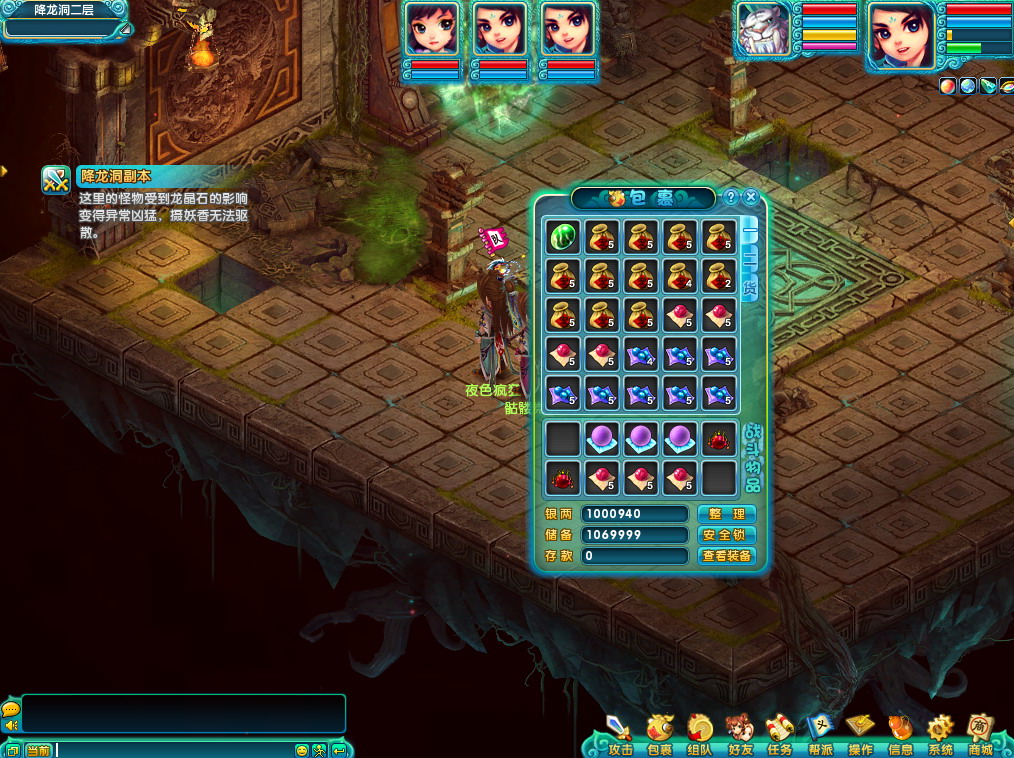Close the 包裹 inventory window

[x=751, y=197]
